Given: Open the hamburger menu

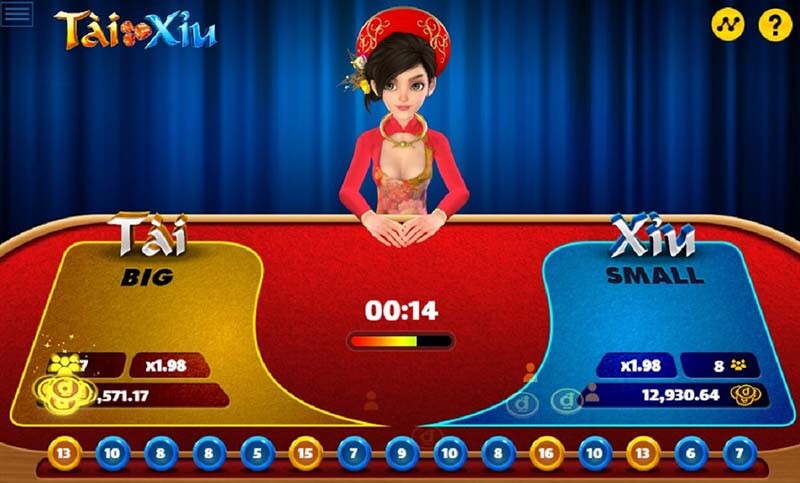Looking at the screenshot, I should (x=17, y=14).
